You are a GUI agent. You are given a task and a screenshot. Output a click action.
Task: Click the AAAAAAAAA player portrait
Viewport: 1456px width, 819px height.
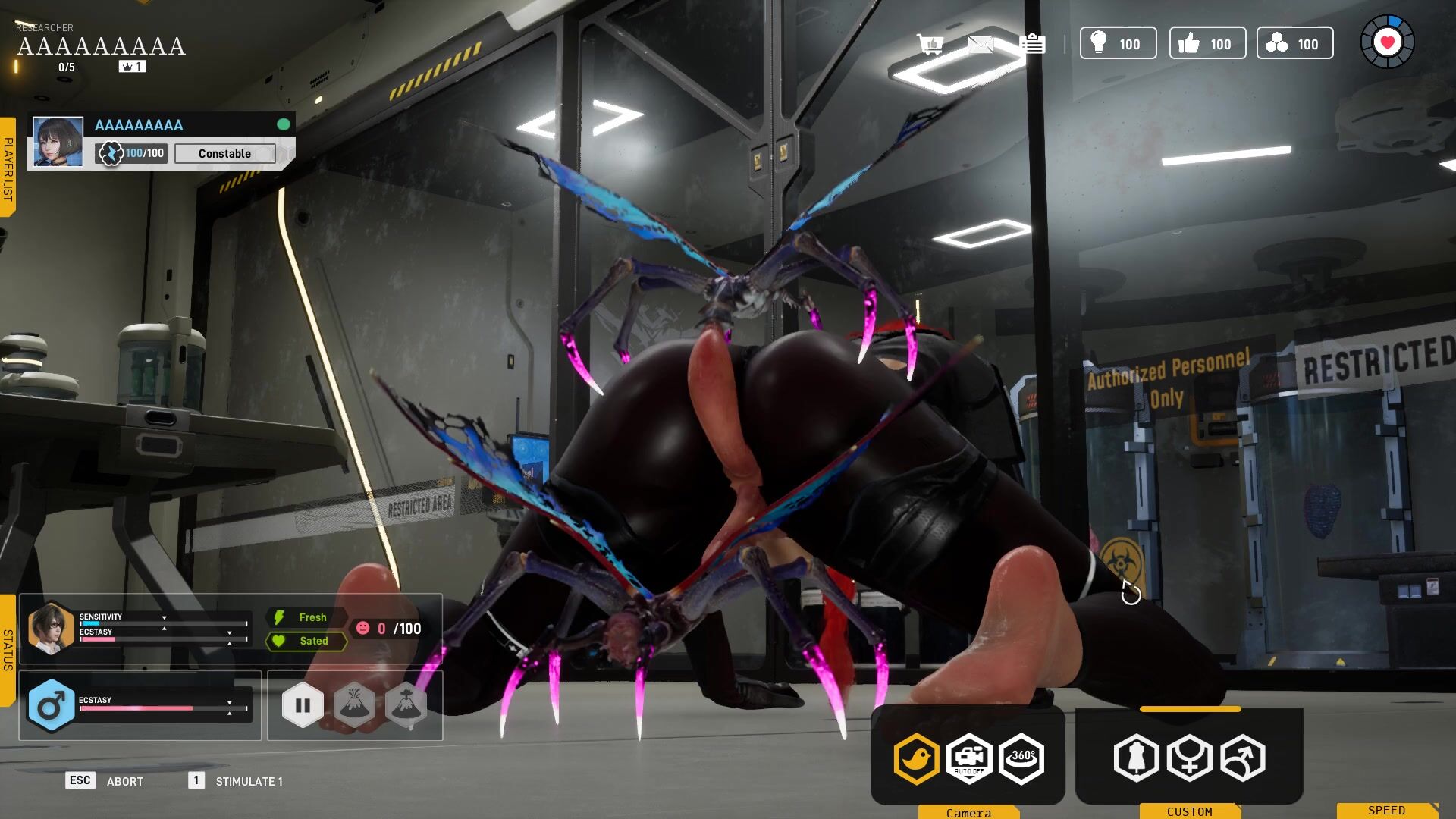pyautogui.click(x=58, y=142)
